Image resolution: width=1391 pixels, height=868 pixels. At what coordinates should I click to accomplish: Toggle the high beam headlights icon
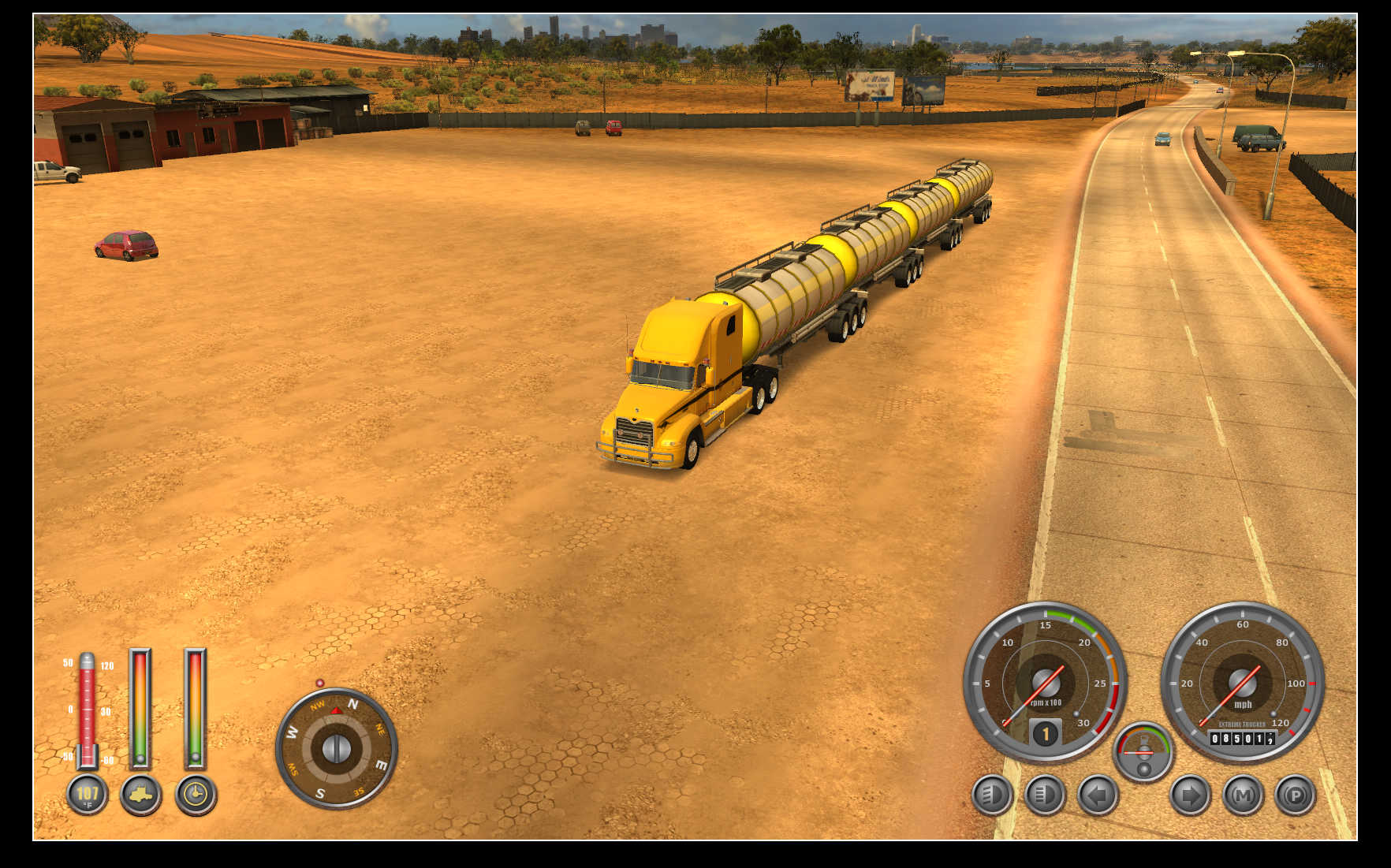[x=1044, y=795]
